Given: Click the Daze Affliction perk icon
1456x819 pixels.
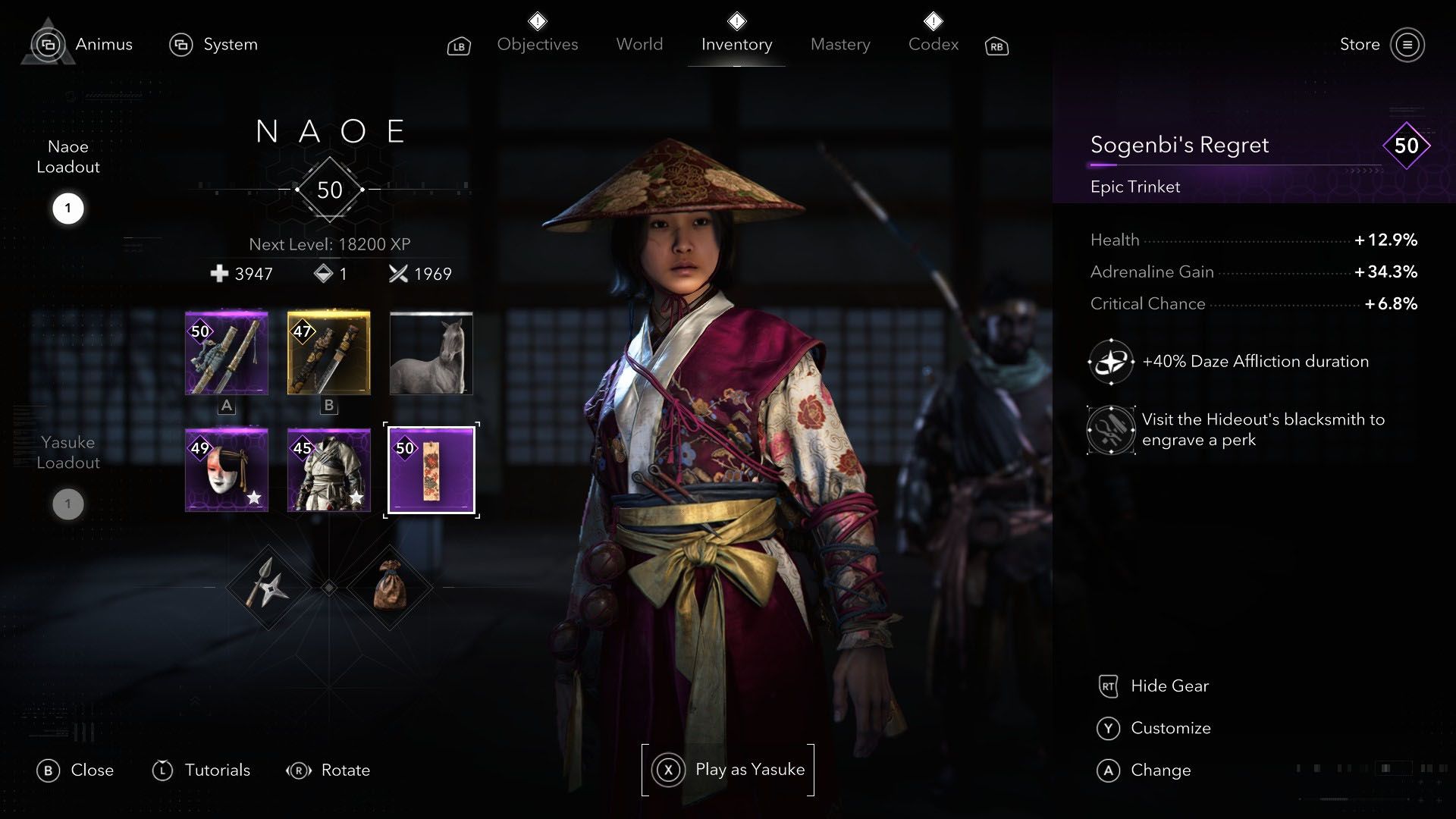Looking at the screenshot, I should pos(1110,362).
